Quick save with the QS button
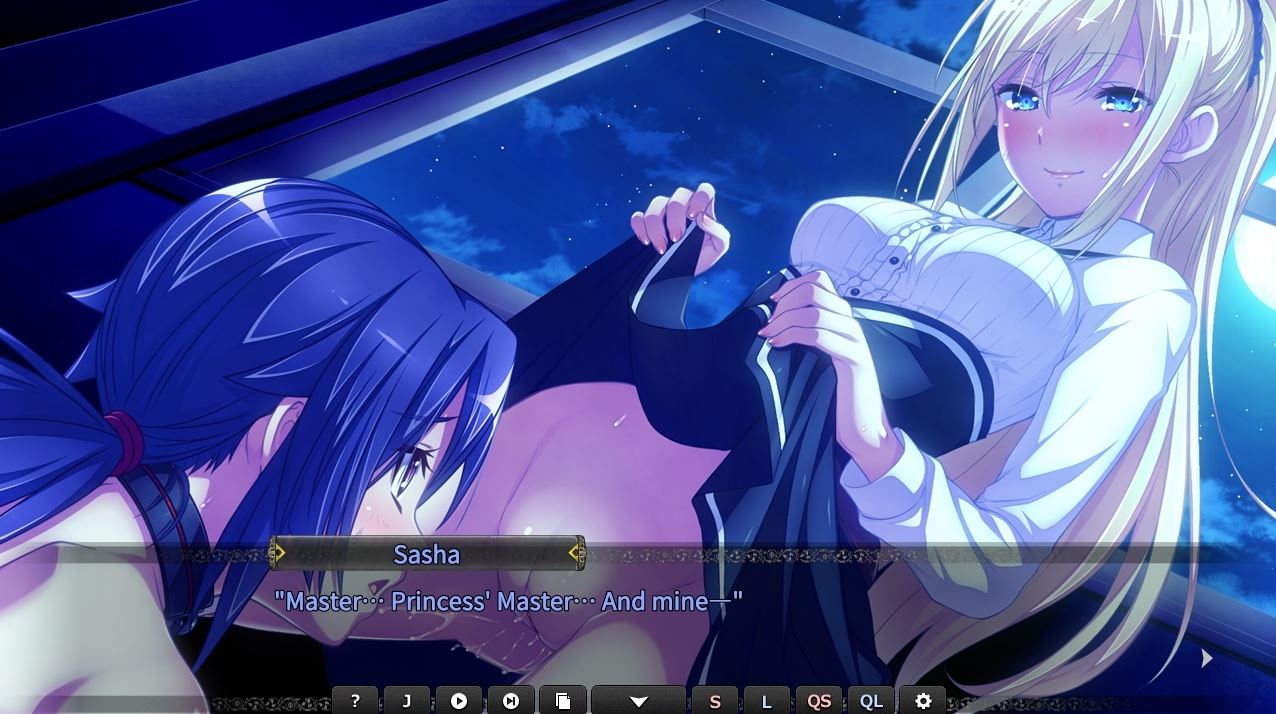 pyautogui.click(x=819, y=701)
